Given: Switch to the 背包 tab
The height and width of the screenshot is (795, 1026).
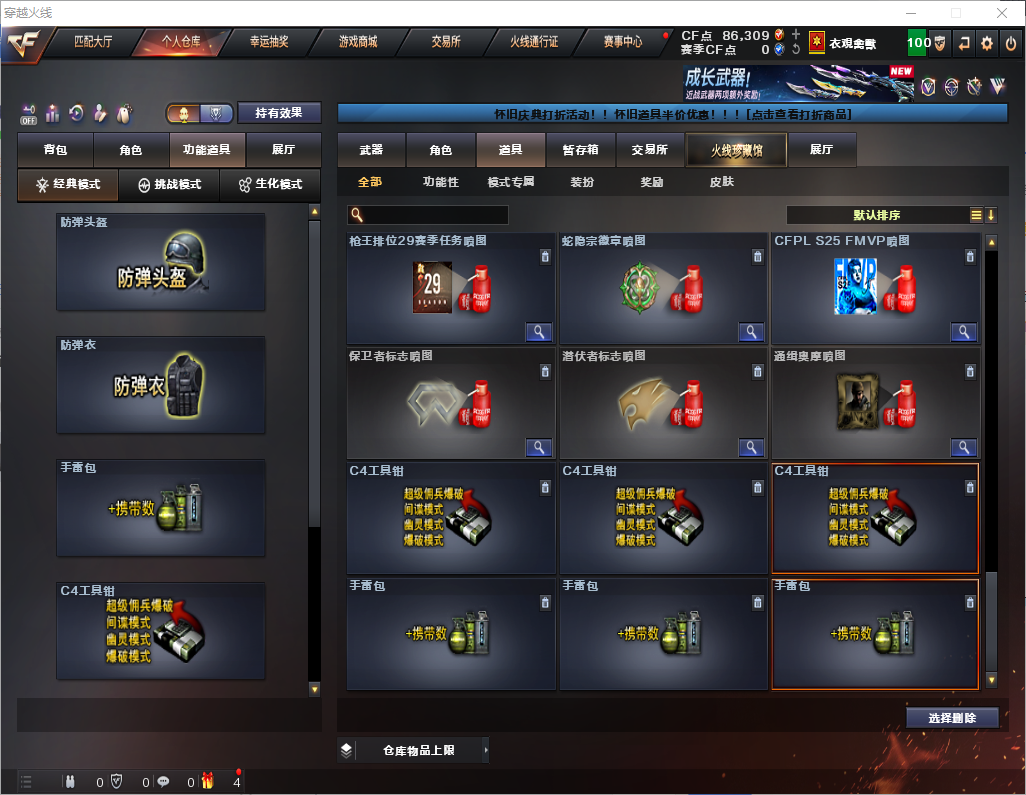Looking at the screenshot, I should point(55,150).
